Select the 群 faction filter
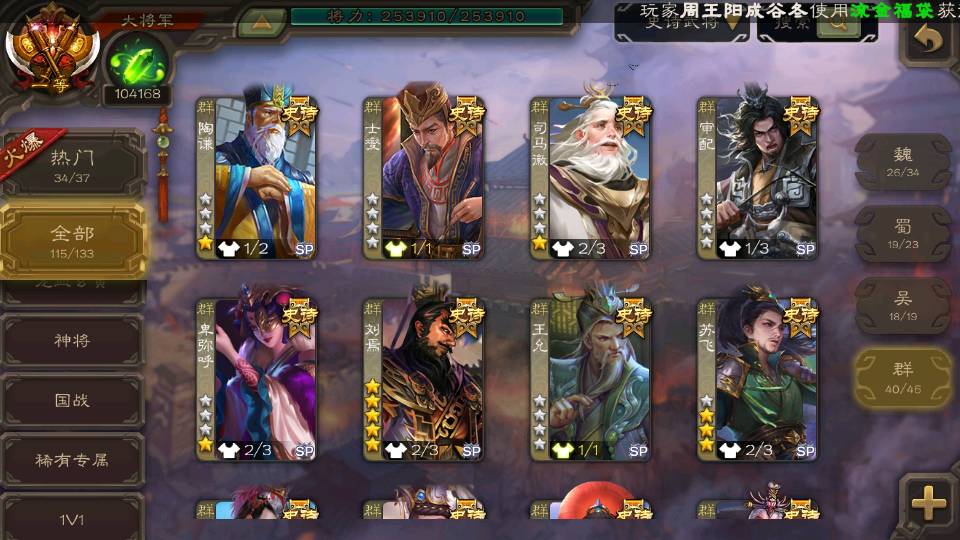Viewport: 960px width, 540px height. pos(903,378)
